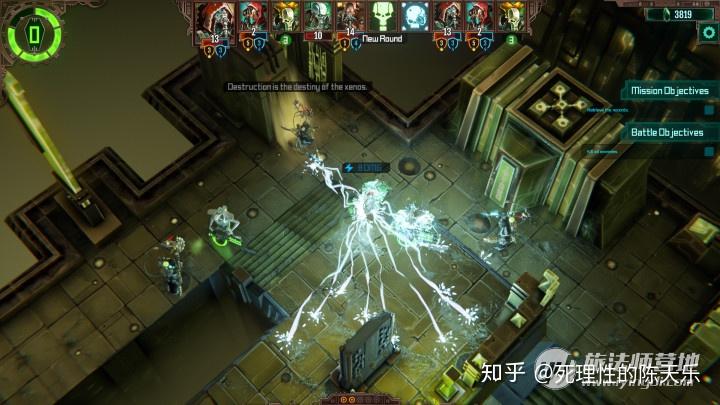Select the blue glowing skull turn-order portrait
The width and height of the screenshot is (720, 405).
[414, 15]
